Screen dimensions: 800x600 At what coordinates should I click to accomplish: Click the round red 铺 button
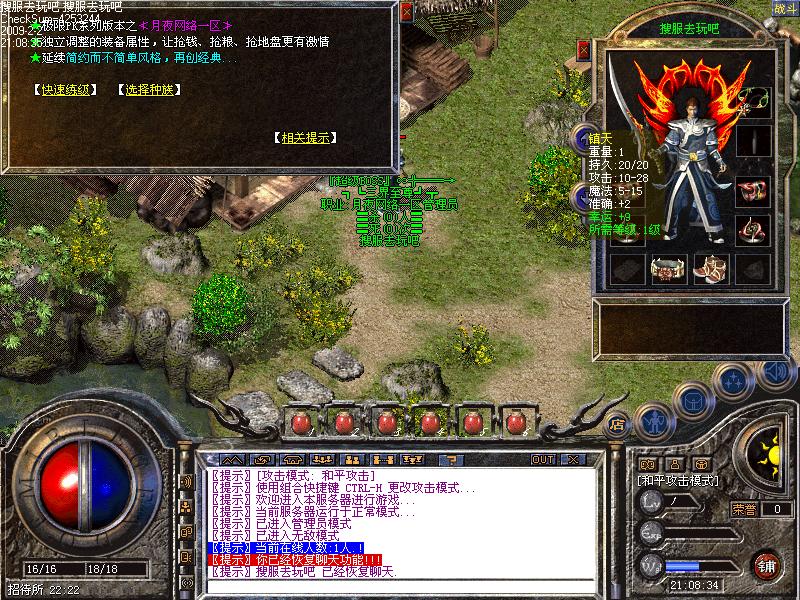(x=768, y=564)
